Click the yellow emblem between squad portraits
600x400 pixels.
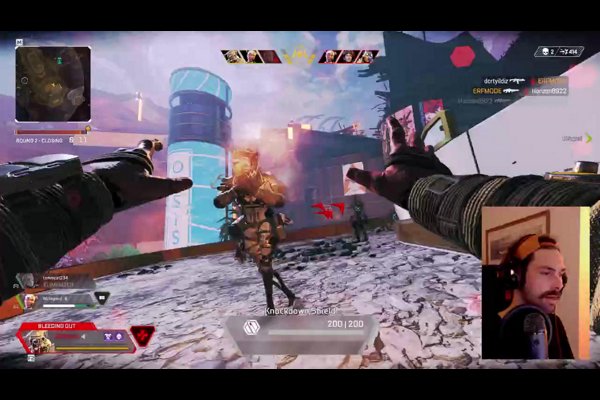pos(298,57)
